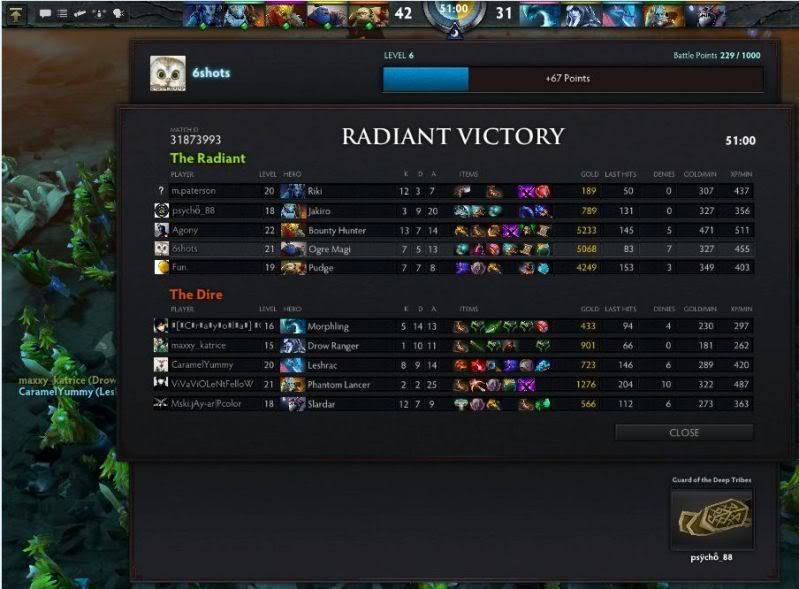Click the Drow Ranger hero portrait icon
The image size is (799, 589).
pos(293,346)
